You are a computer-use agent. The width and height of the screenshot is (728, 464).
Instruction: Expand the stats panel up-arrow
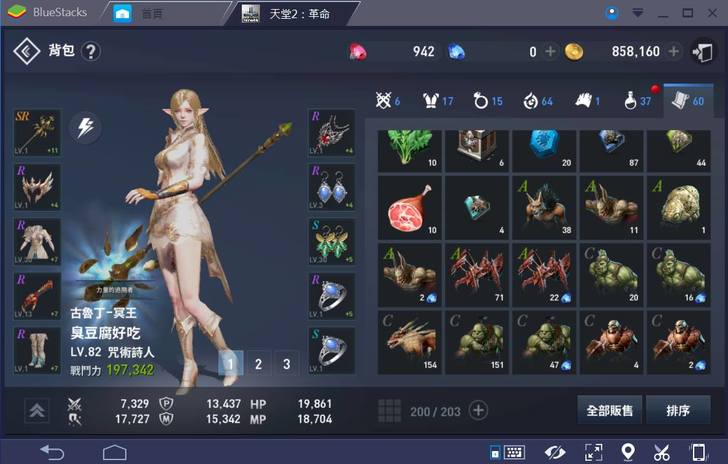[x=37, y=410]
